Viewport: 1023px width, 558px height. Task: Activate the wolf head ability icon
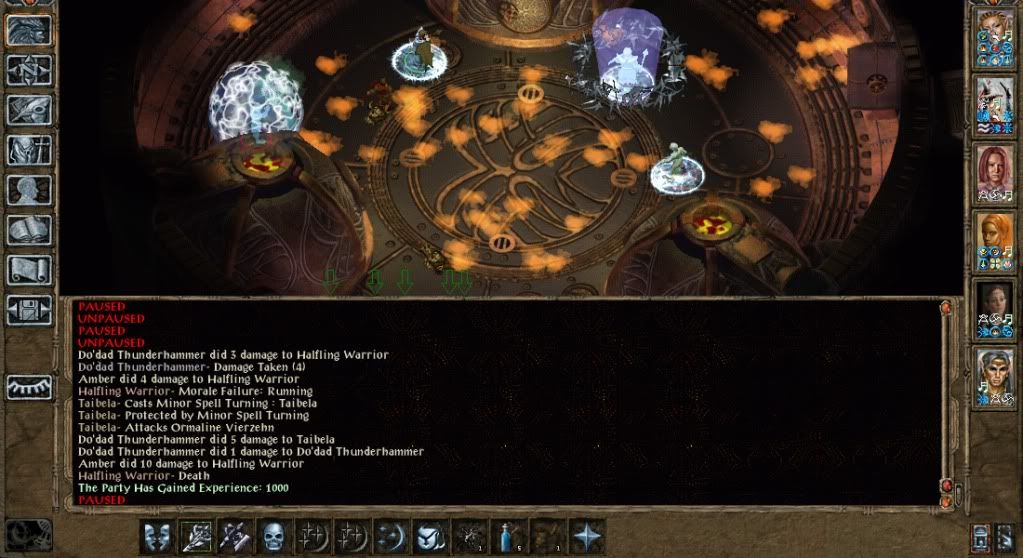[431, 537]
